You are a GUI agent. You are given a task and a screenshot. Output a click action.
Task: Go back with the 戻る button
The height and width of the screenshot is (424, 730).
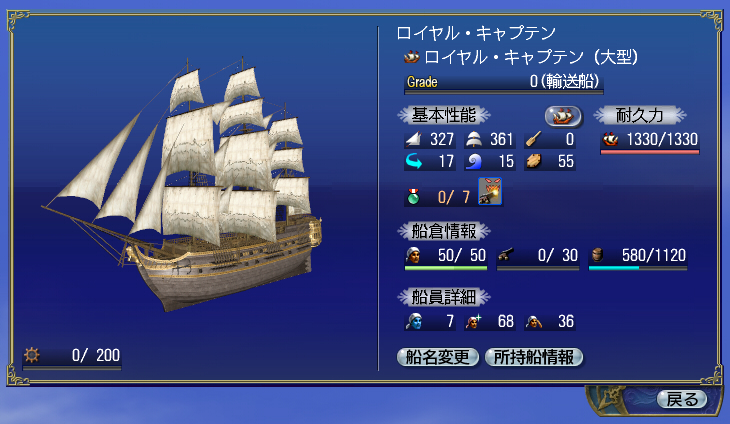(682, 399)
